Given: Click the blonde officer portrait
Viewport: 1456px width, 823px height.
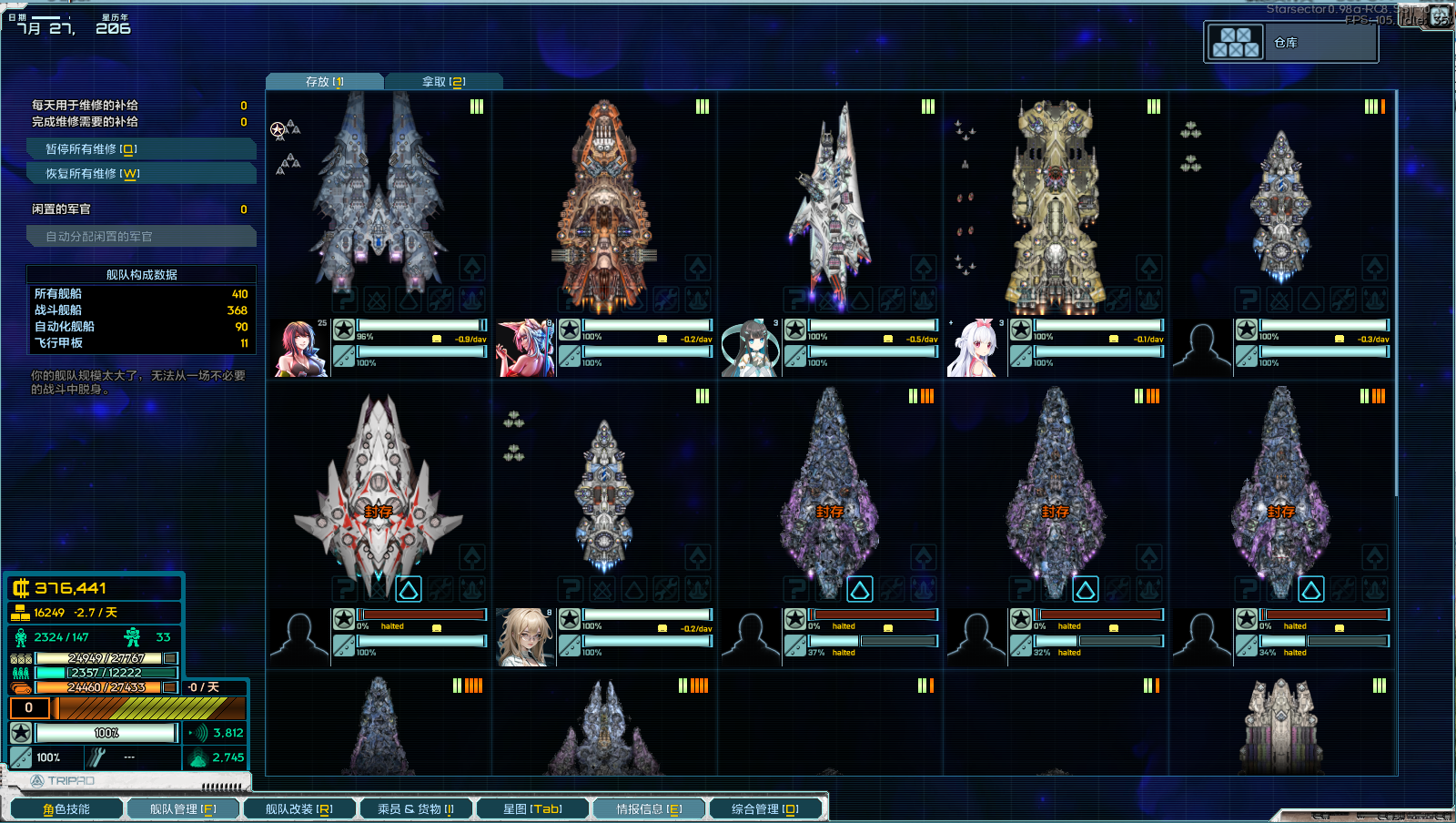Looking at the screenshot, I should [525, 637].
